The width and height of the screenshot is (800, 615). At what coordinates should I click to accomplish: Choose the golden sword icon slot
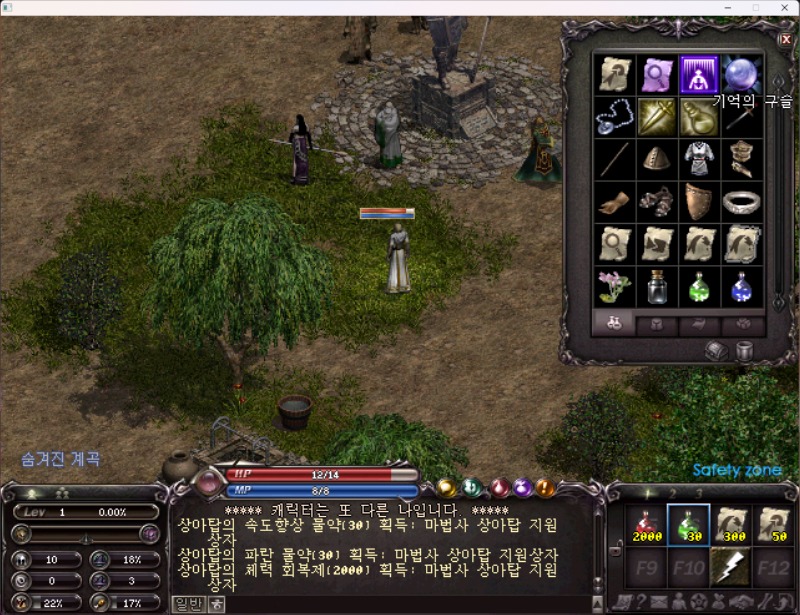tap(657, 117)
